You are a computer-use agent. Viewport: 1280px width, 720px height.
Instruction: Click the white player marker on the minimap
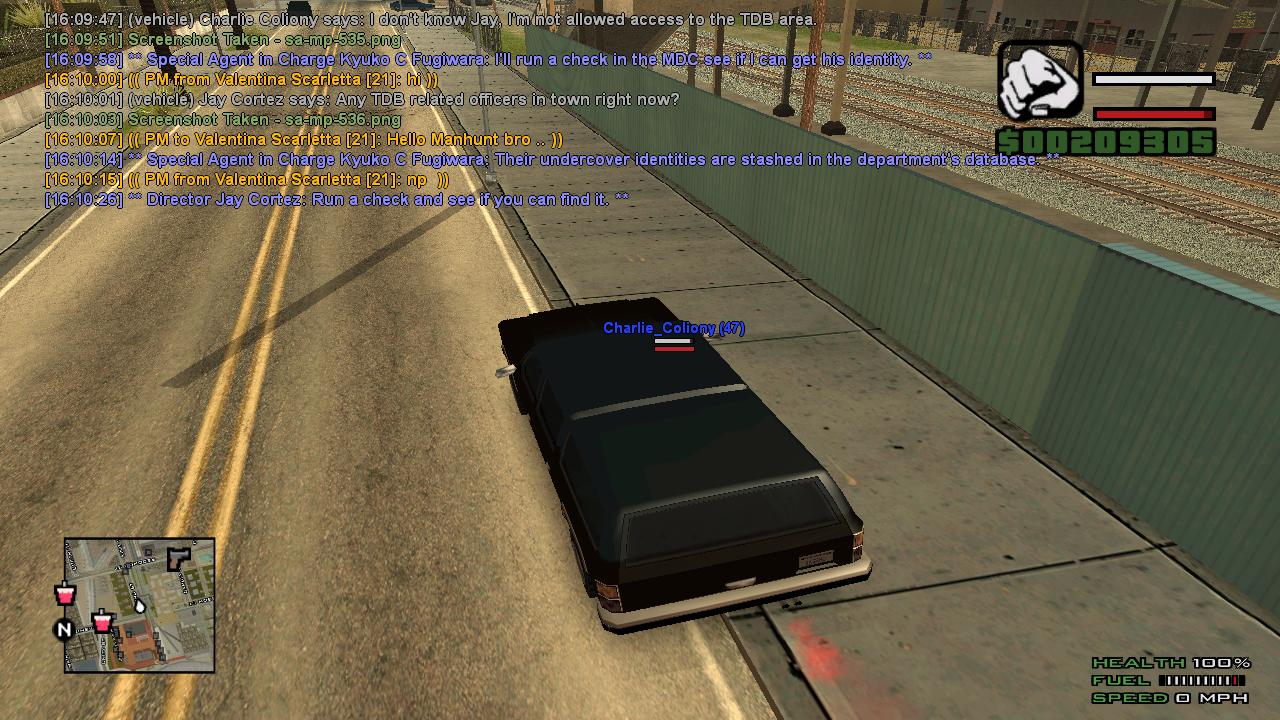click(140, 606)
